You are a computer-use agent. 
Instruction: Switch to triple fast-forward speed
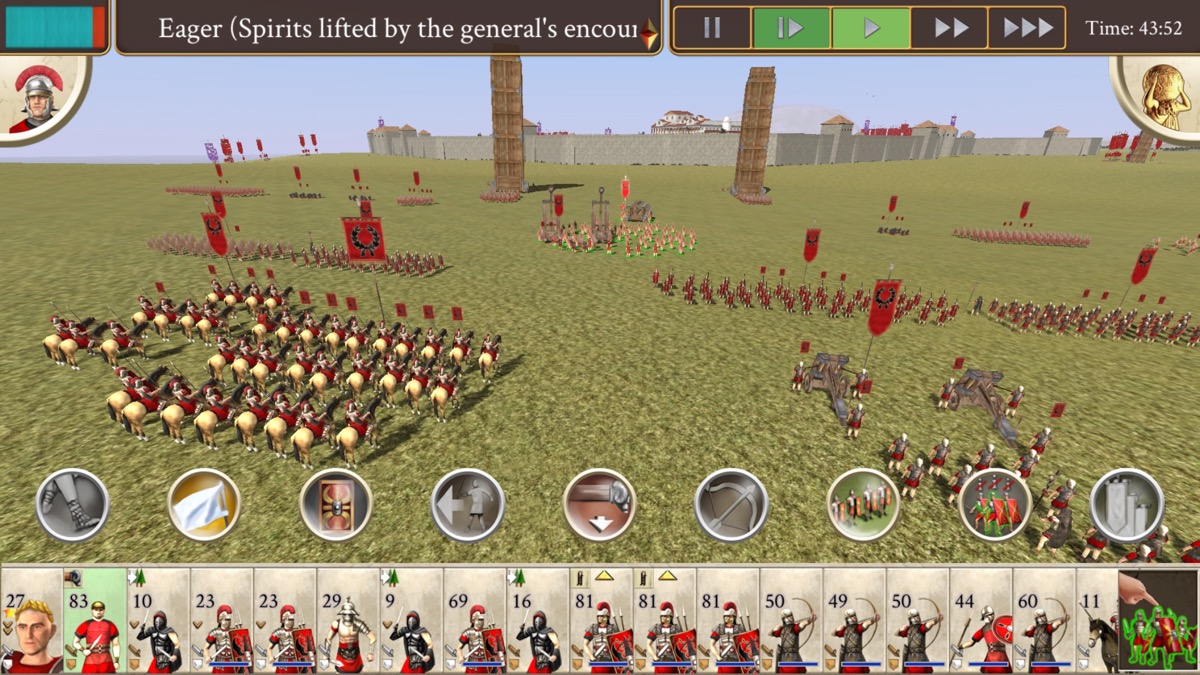click(1027, 28)
